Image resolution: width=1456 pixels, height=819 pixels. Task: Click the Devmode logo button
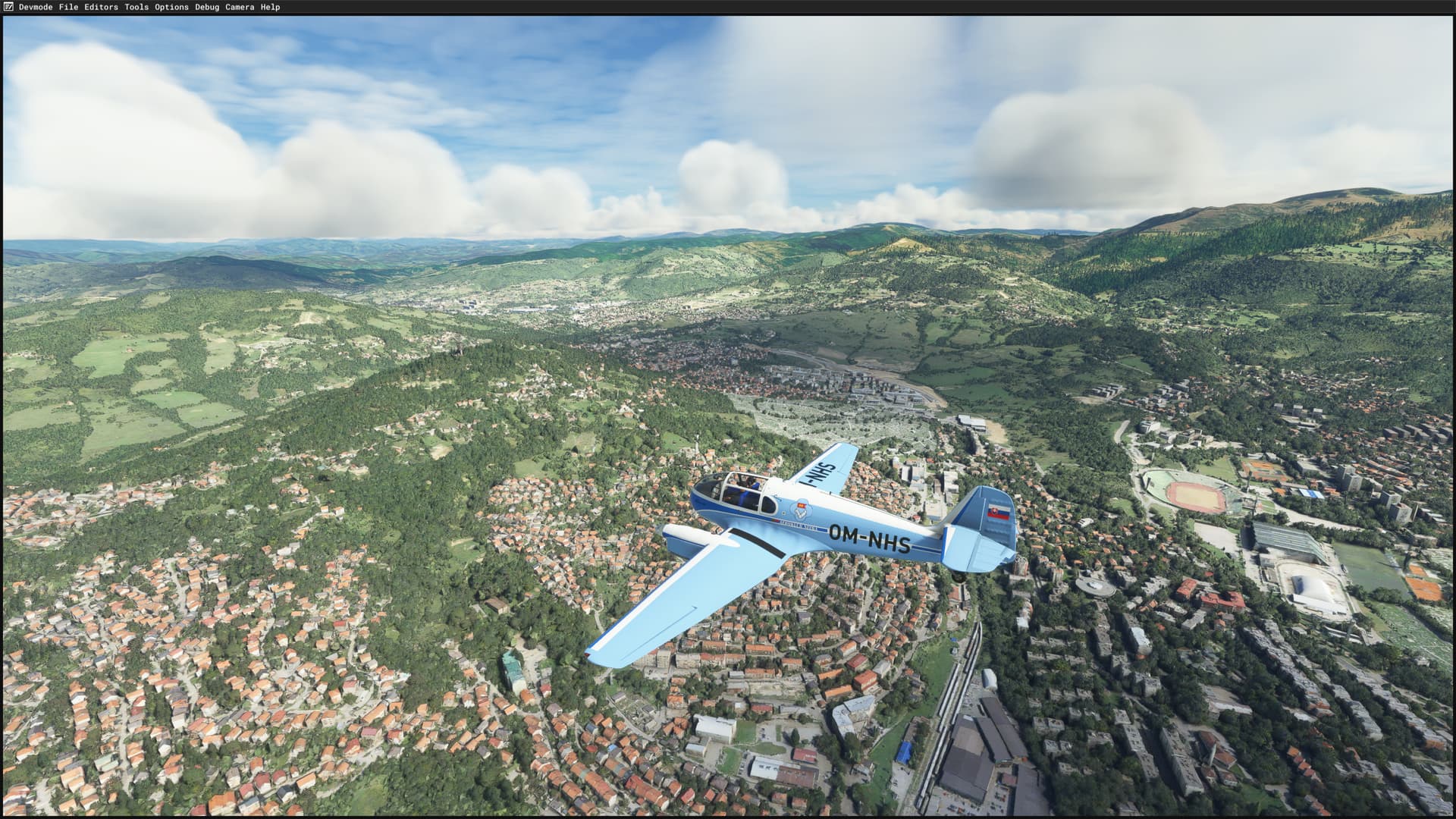click(8, 7)
